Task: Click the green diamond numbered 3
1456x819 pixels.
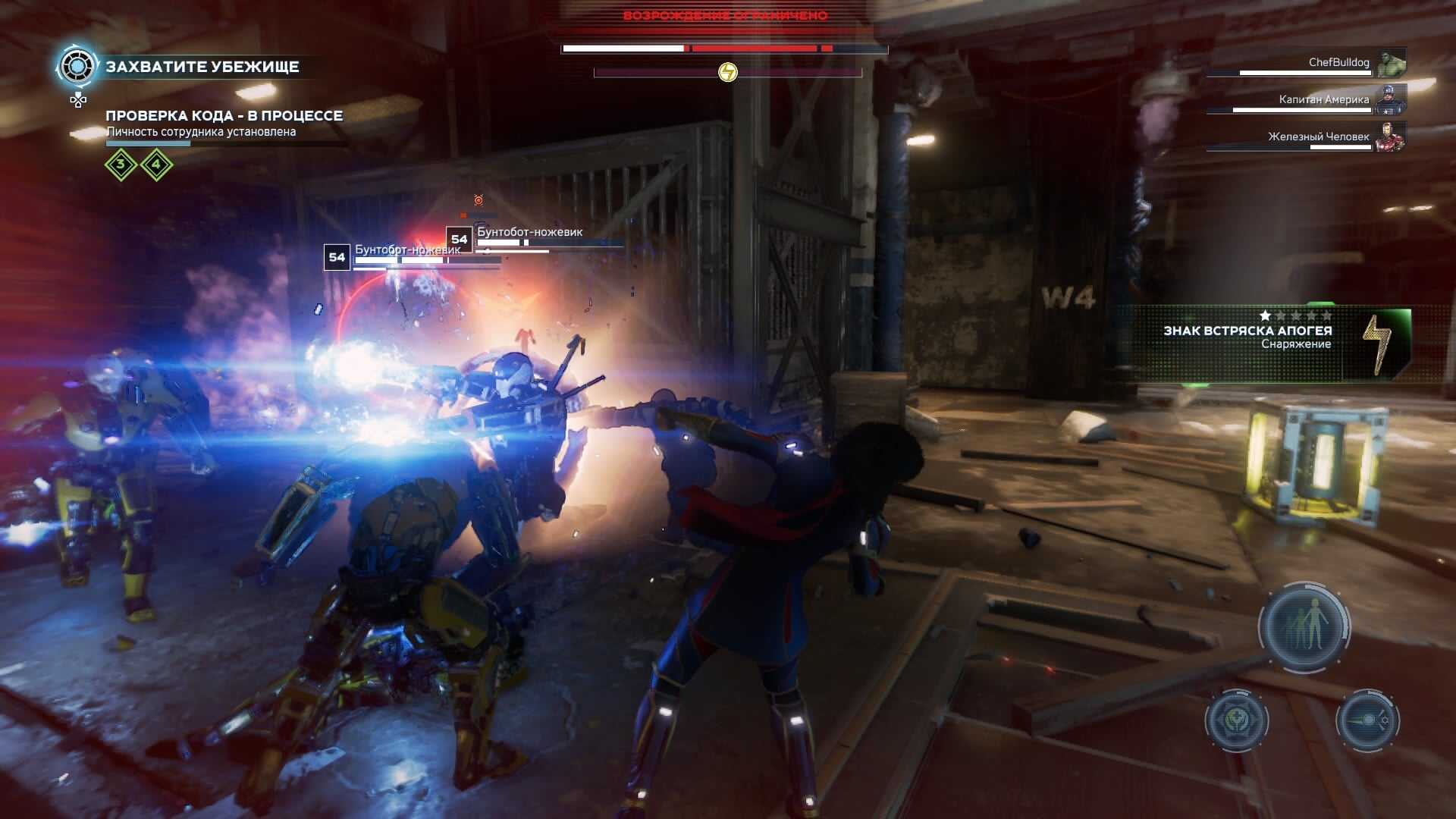Action: (121, 164)
